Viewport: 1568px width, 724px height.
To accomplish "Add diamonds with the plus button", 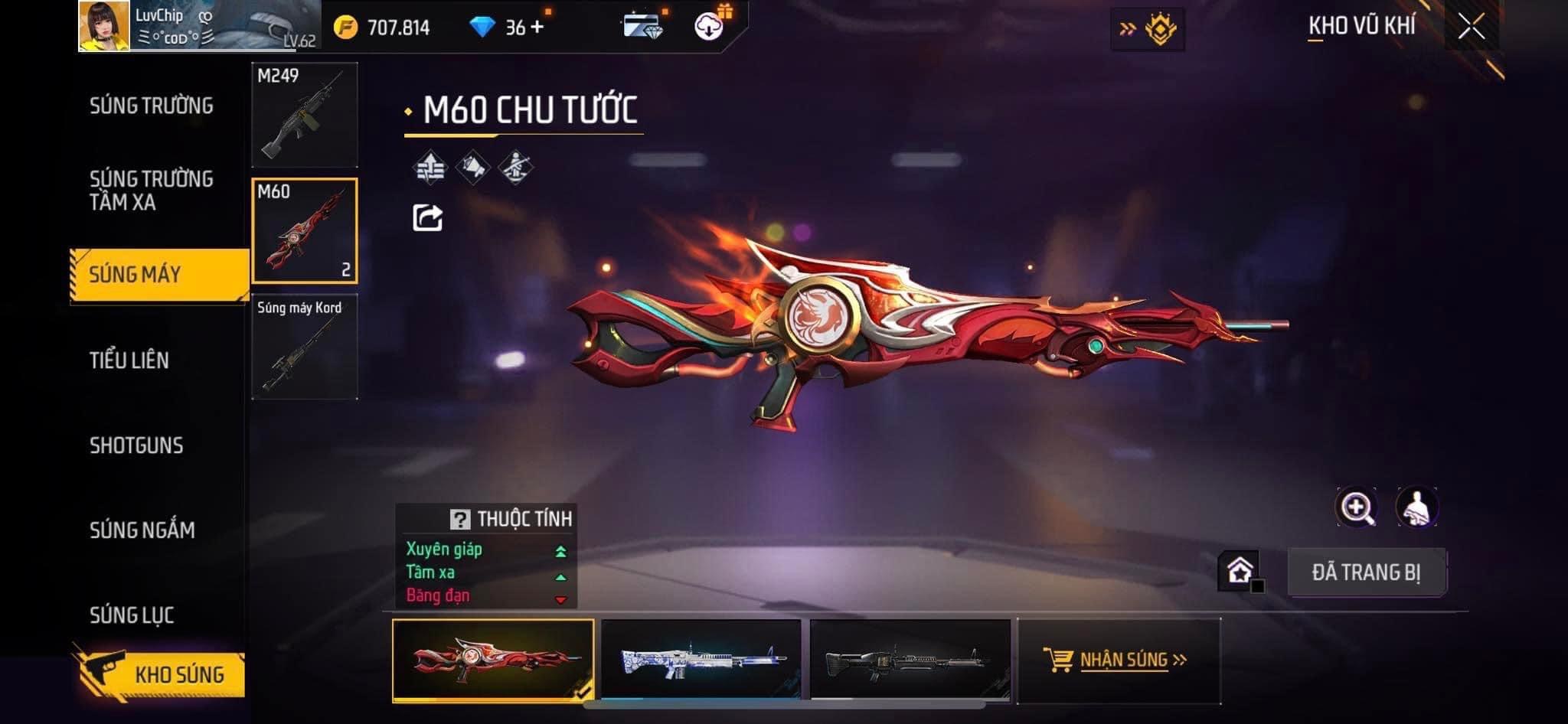I will (x=537, y=28).
